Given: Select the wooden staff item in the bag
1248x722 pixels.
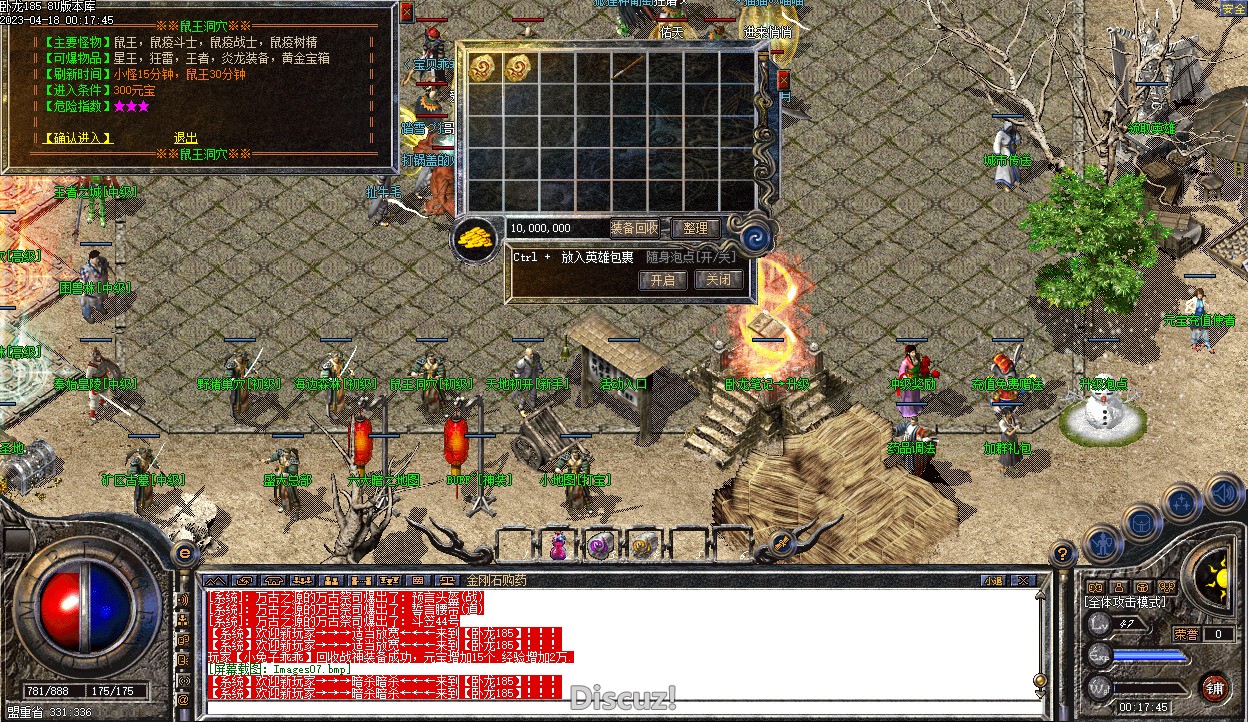Looking at the screenshot, I should pos(630,68).
